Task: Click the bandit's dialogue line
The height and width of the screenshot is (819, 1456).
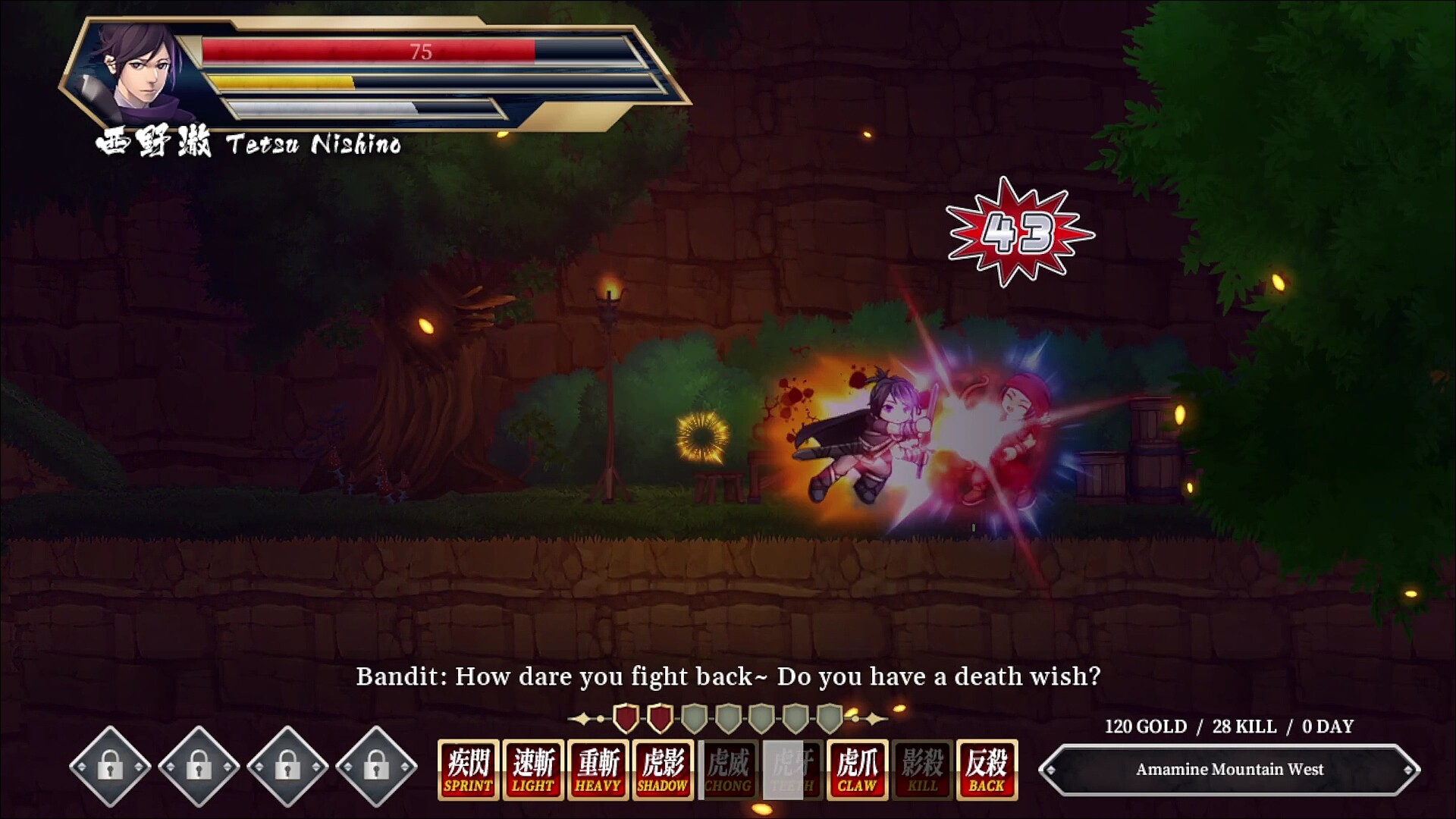Action: [728, 676]
